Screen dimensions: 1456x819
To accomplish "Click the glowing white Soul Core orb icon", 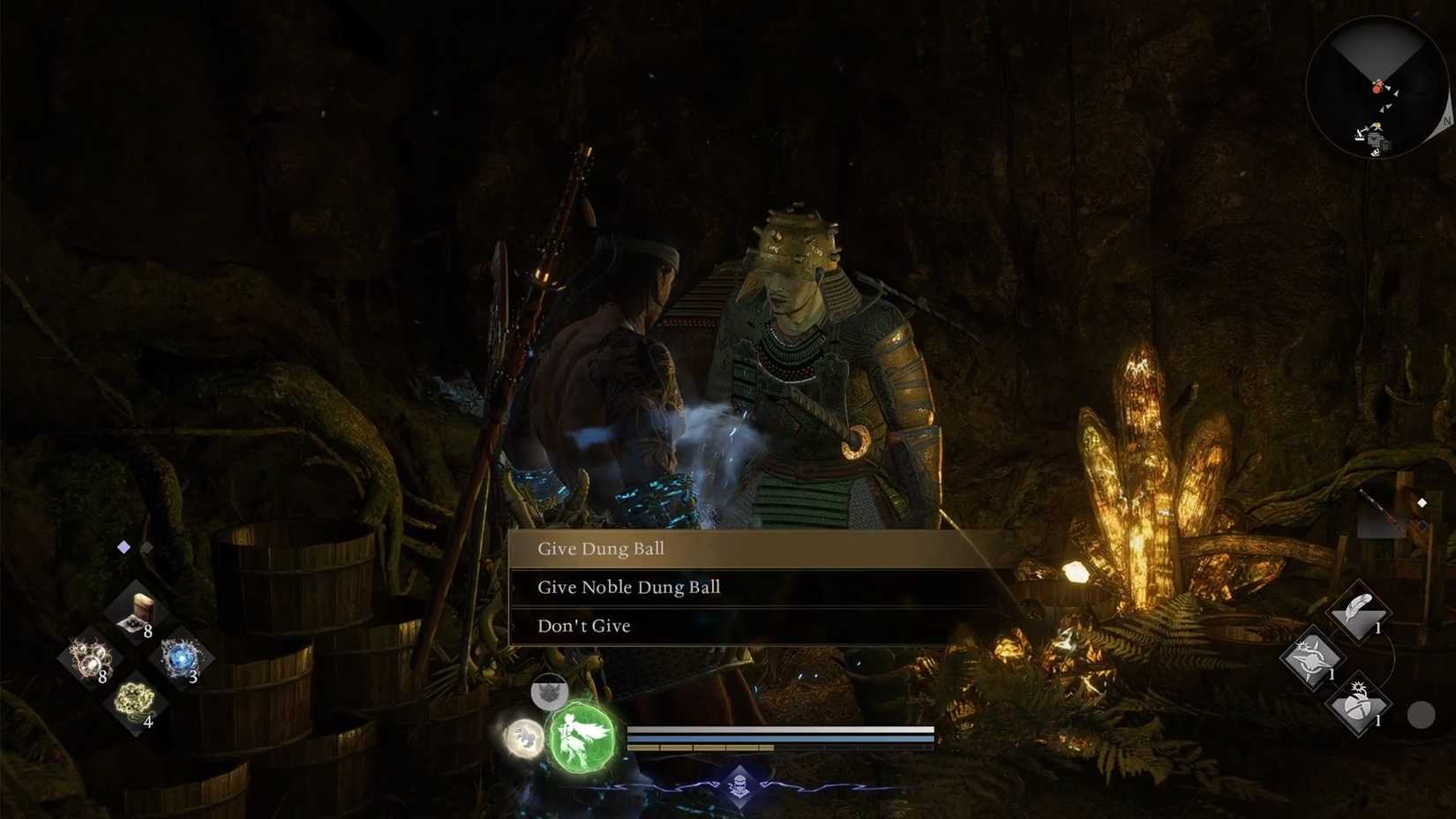I will 524,740.
